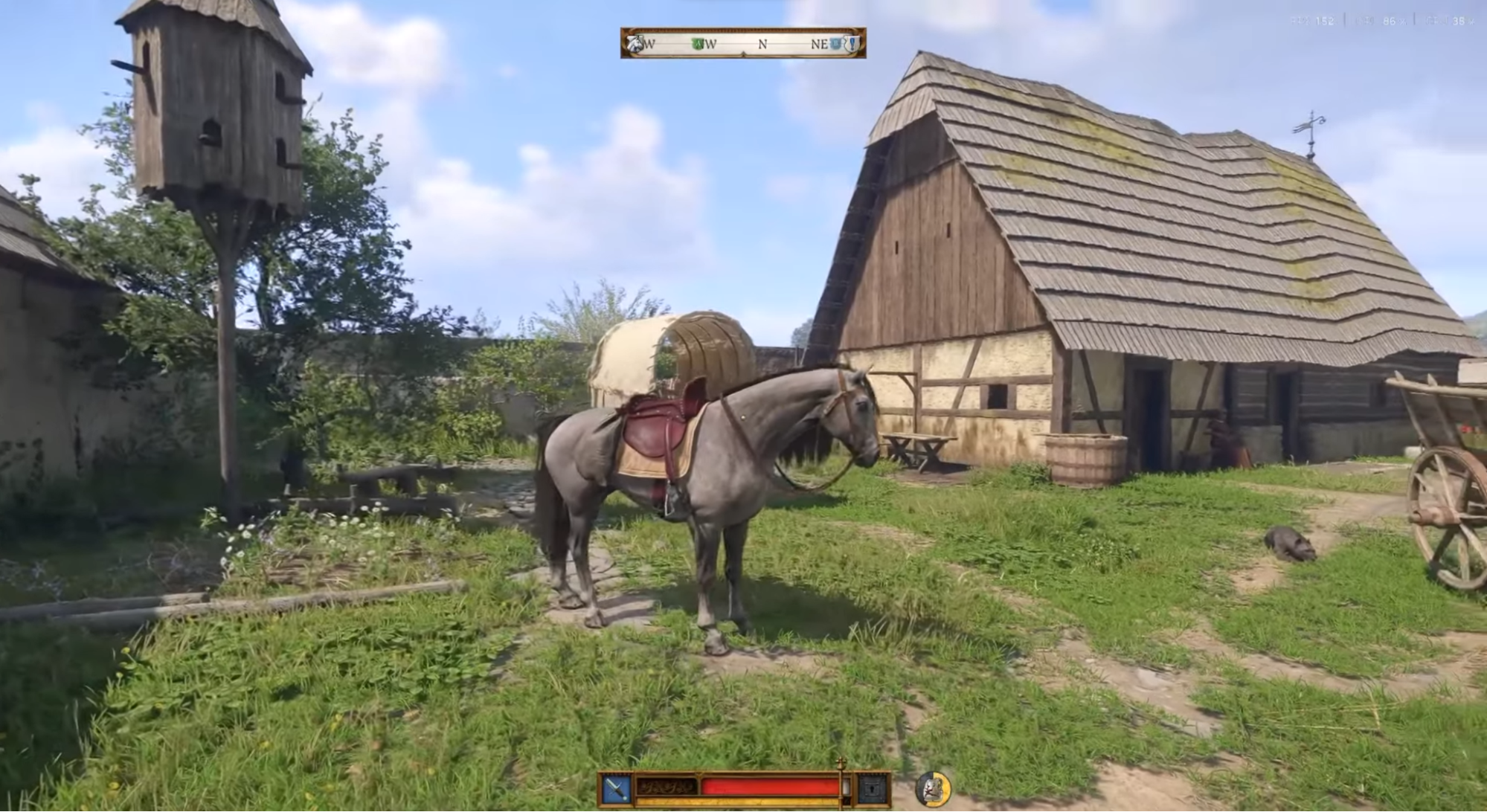Click the carved decorative panel on the HUD bar
This screenshot has height=812, width=1487.
coord(667,786)
